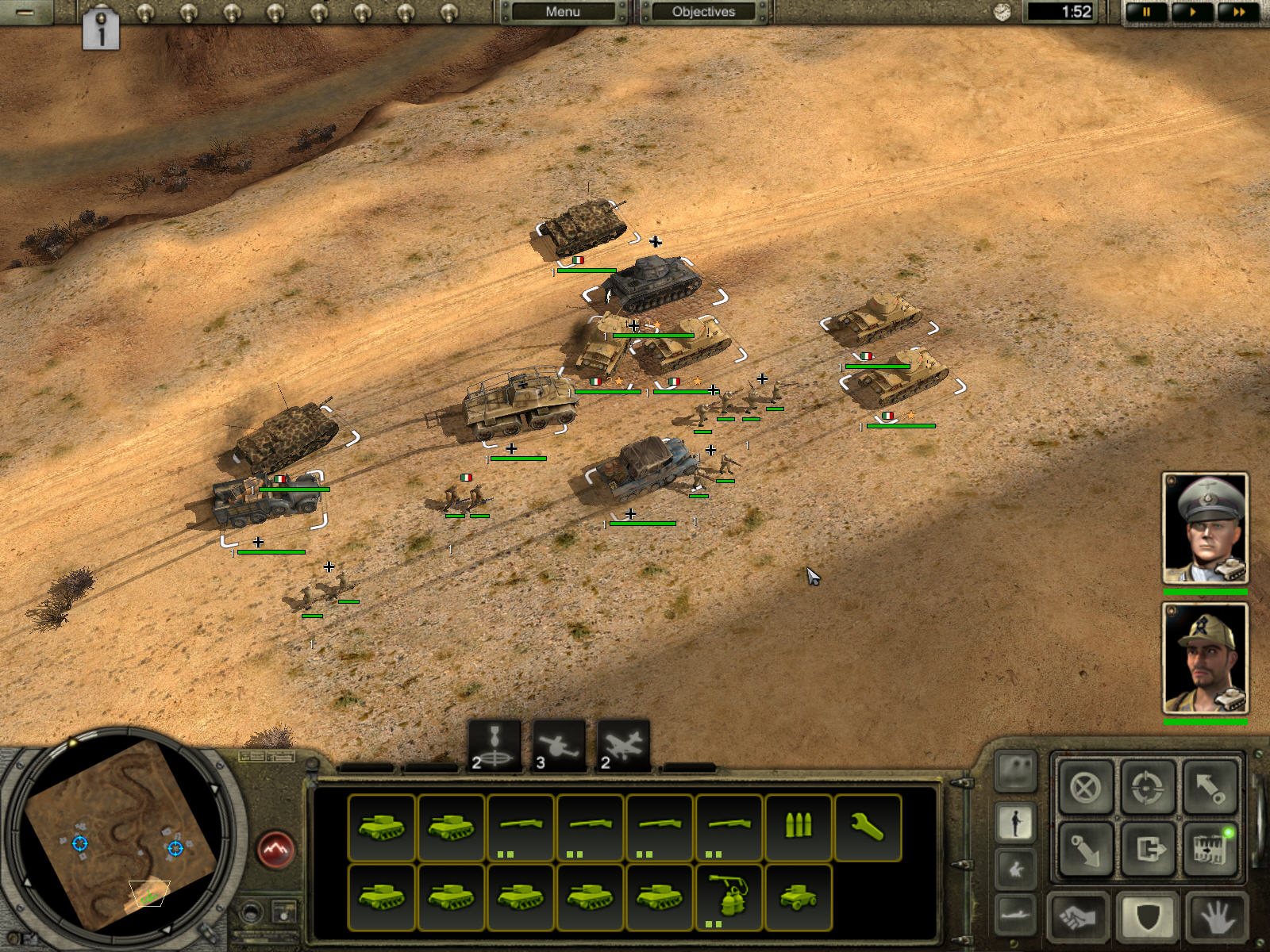Select the commander with goggles cap portrait
The width and height of the screenshot is (1270, 952).
pos(1205,658)
